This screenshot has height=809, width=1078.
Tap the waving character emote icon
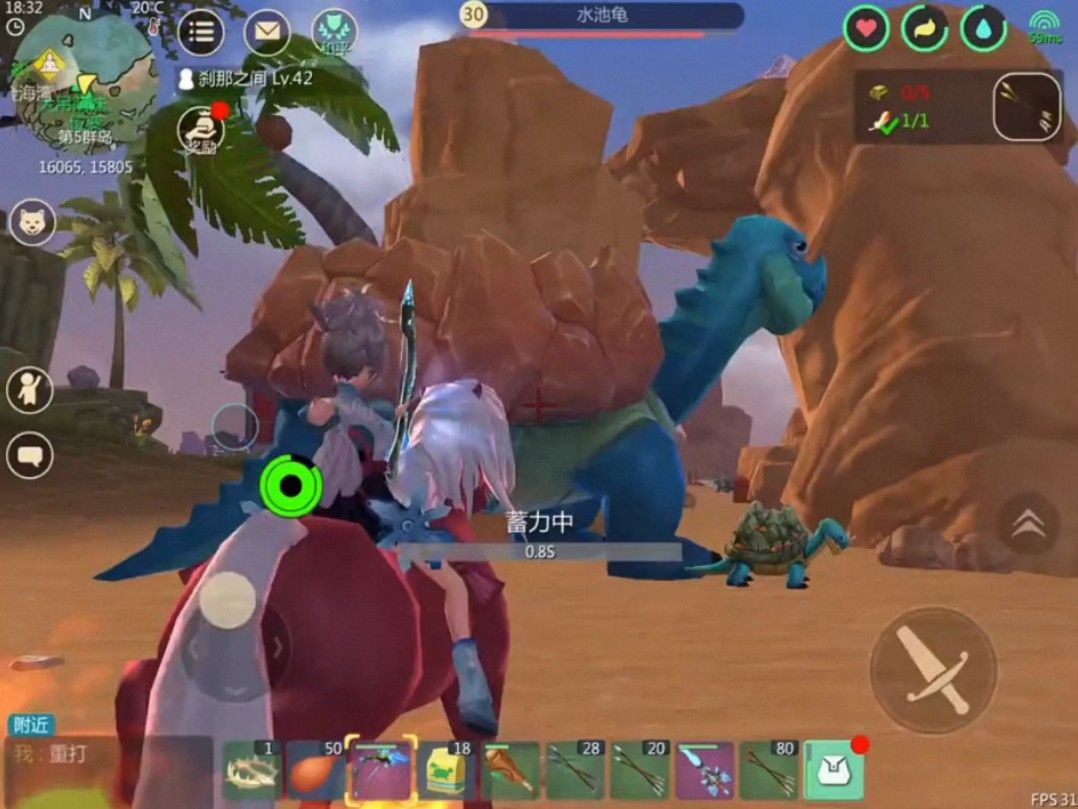[x=30, y=390]
